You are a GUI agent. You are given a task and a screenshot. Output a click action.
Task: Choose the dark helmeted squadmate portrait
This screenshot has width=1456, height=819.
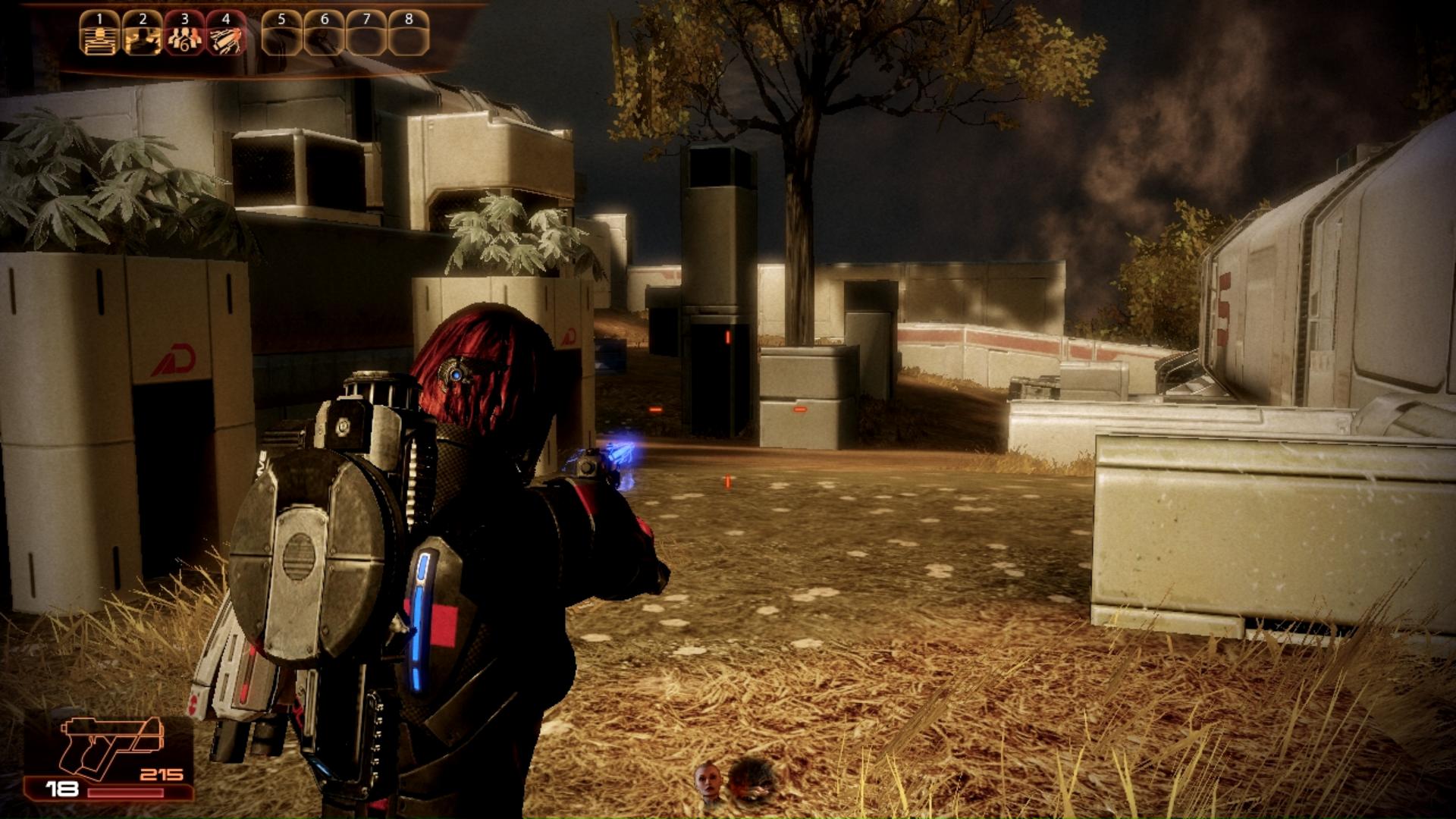(751, 780)
